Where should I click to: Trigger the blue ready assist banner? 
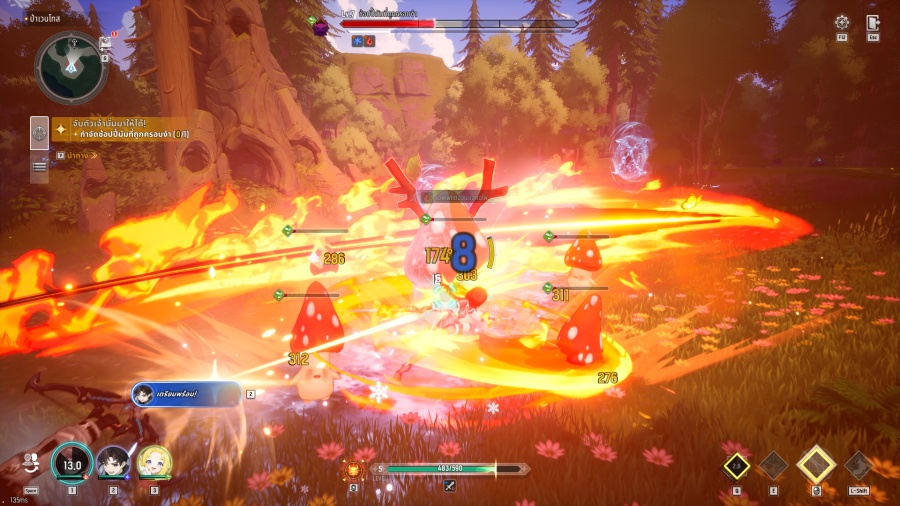(186, 394)
